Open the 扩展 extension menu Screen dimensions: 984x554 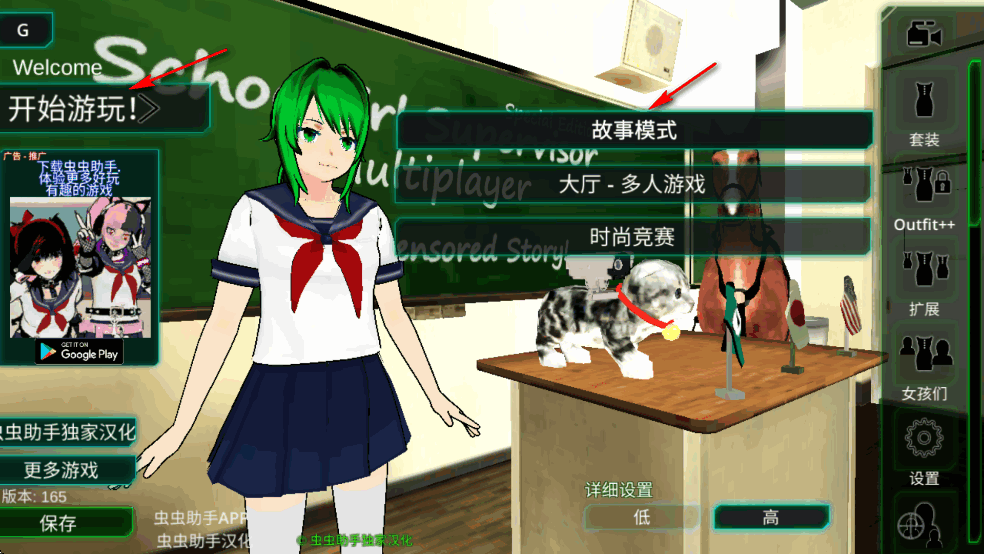(x=924, y=280)
